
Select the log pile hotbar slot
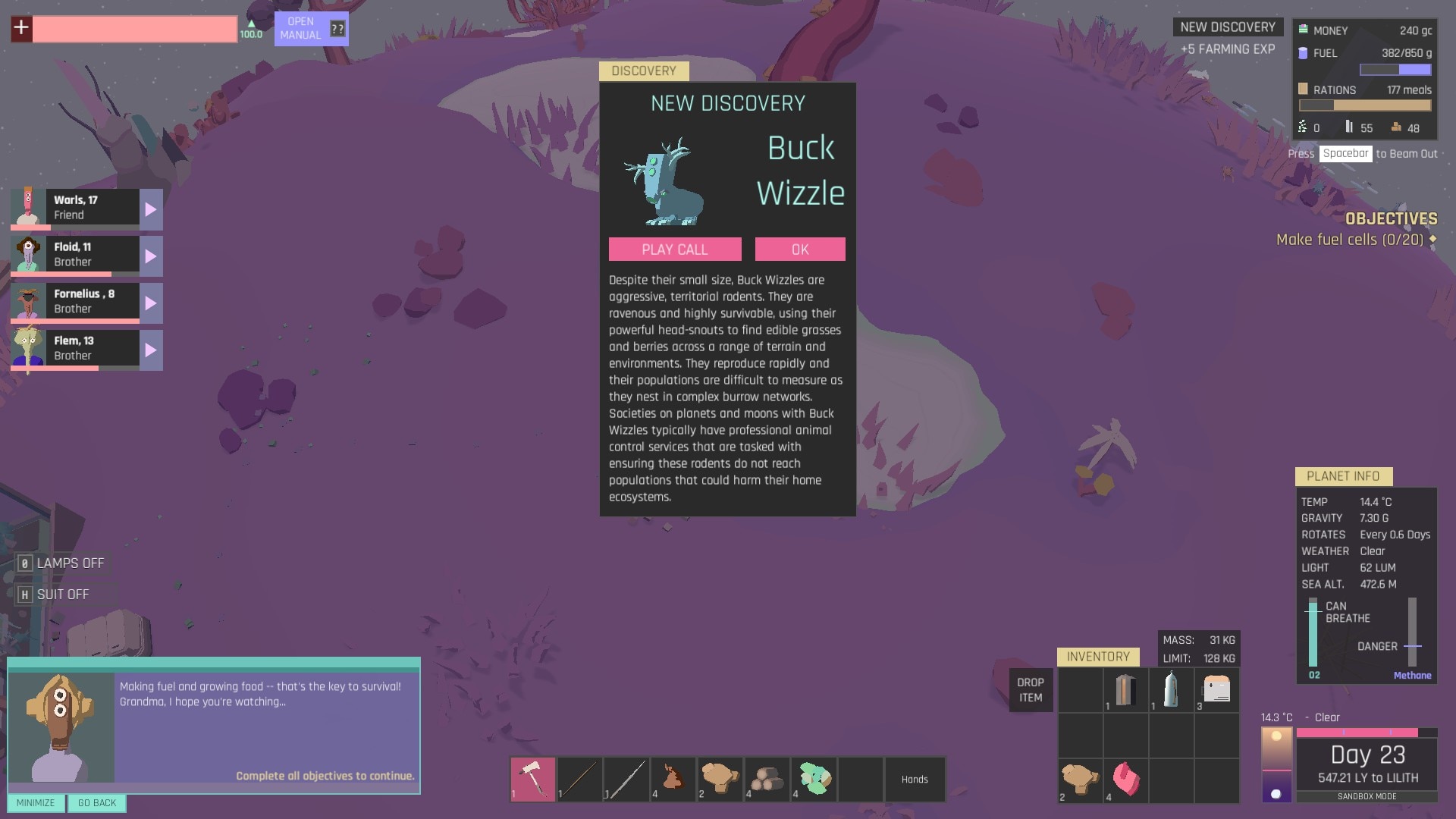(766, 779)
